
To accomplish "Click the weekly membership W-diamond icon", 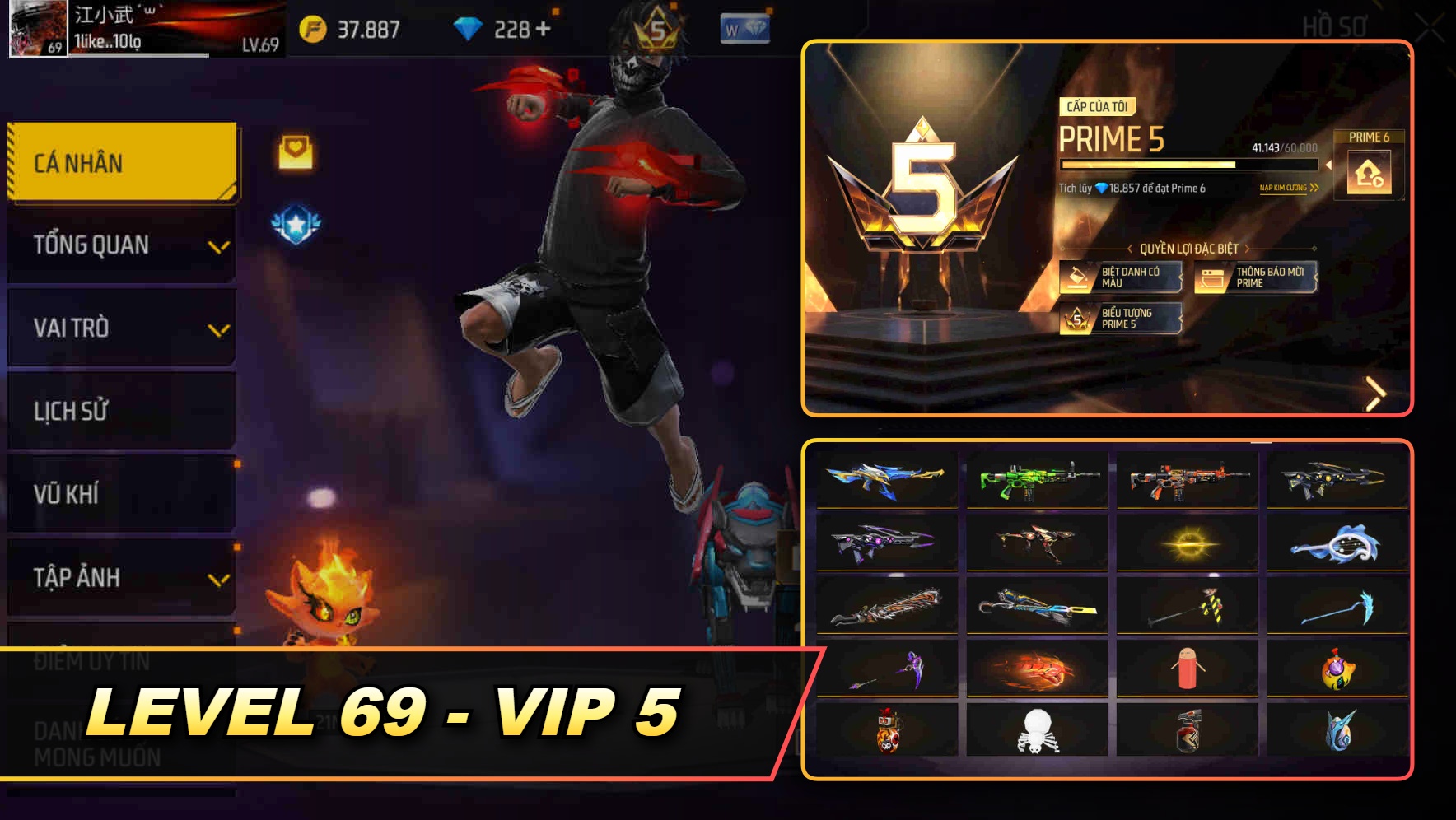I will coord(745,28).
